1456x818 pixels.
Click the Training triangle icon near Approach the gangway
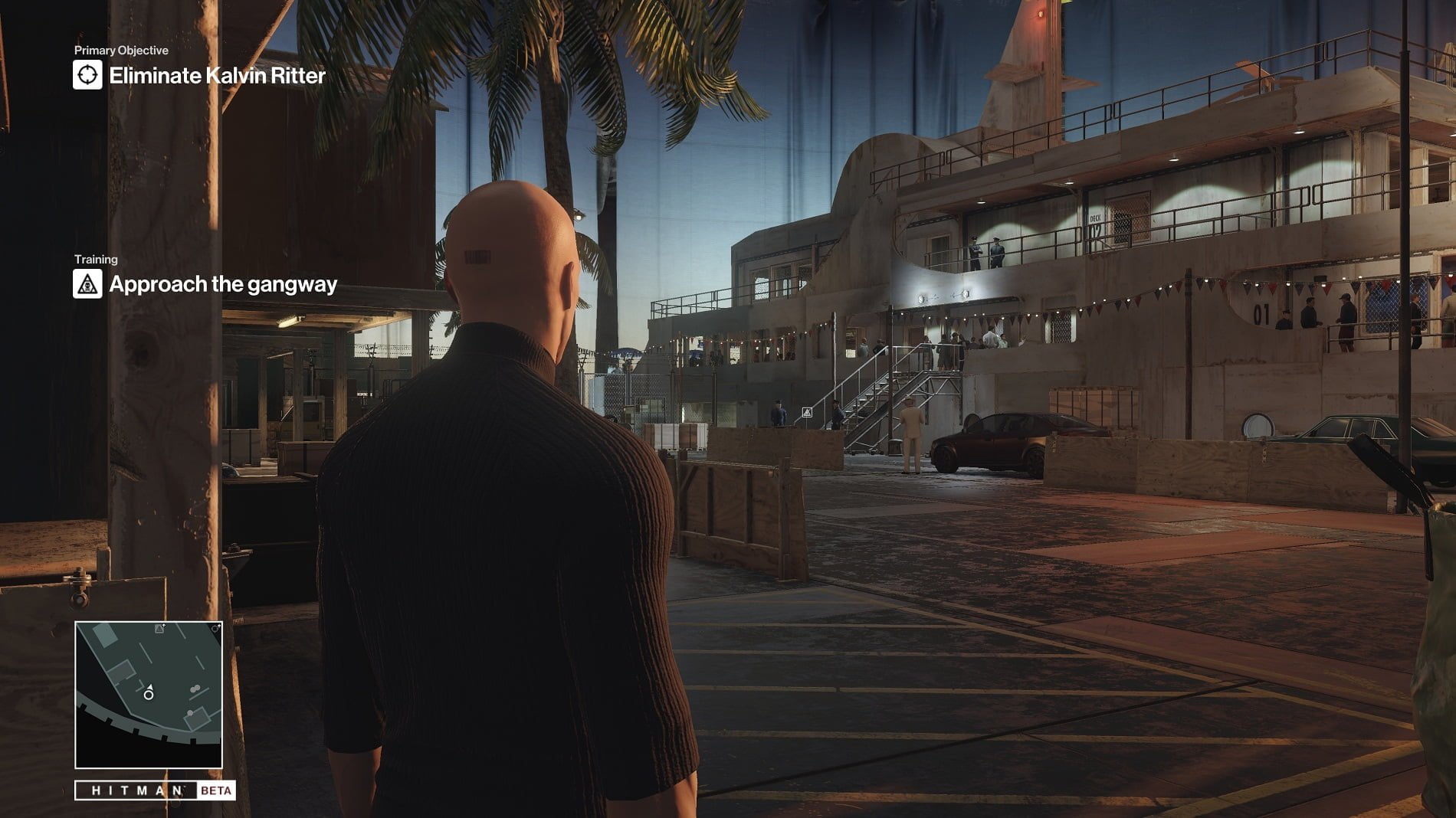pyautogui.click(x=87, y=285)
